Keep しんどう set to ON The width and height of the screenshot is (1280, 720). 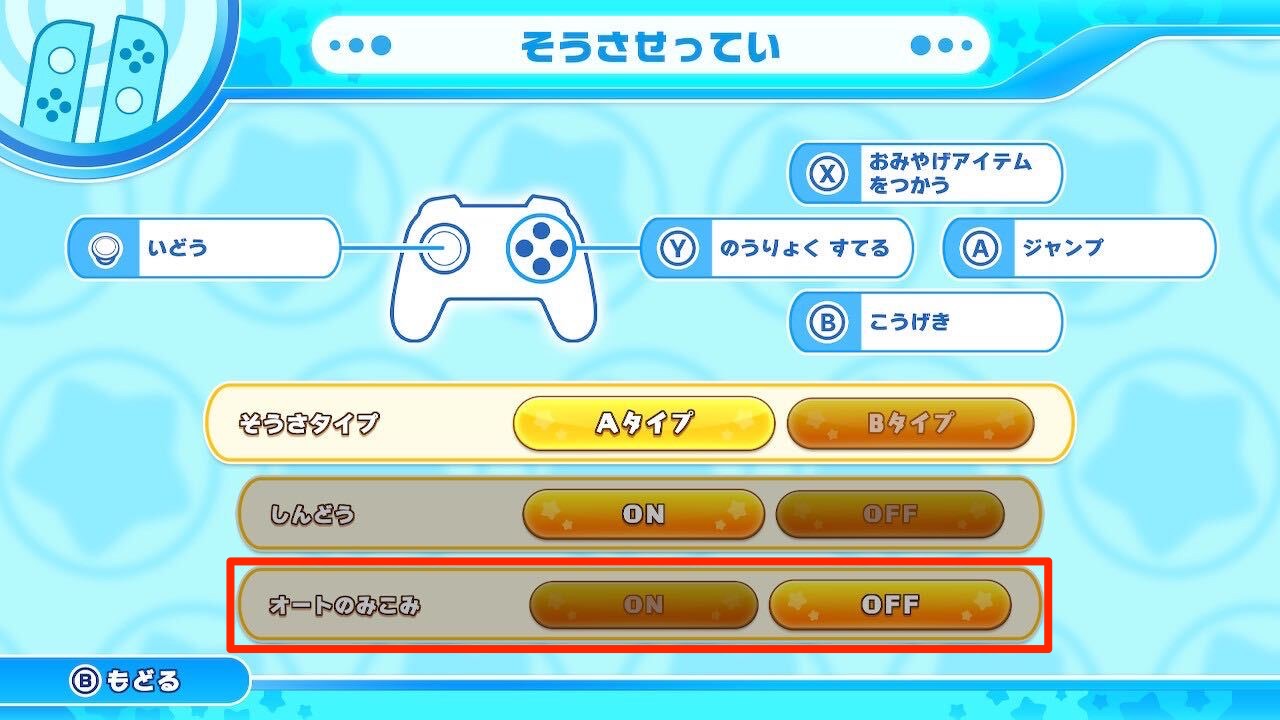pos(643,515)
